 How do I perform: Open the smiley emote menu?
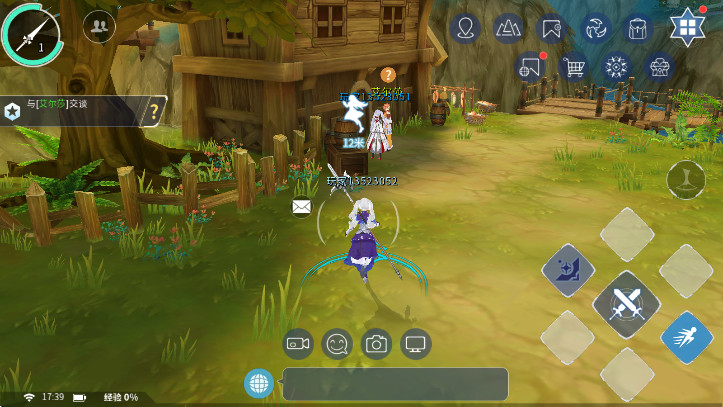click(x=337, y=344)
